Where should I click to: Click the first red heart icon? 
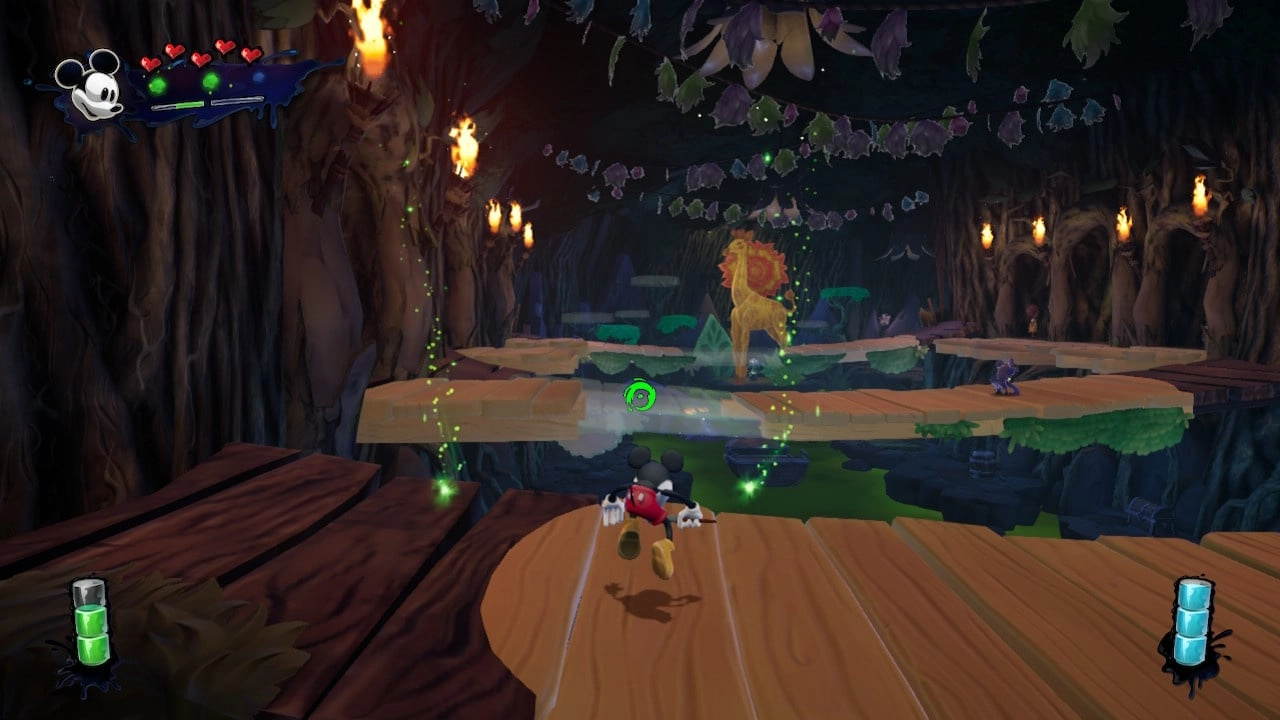pos(150,62)
